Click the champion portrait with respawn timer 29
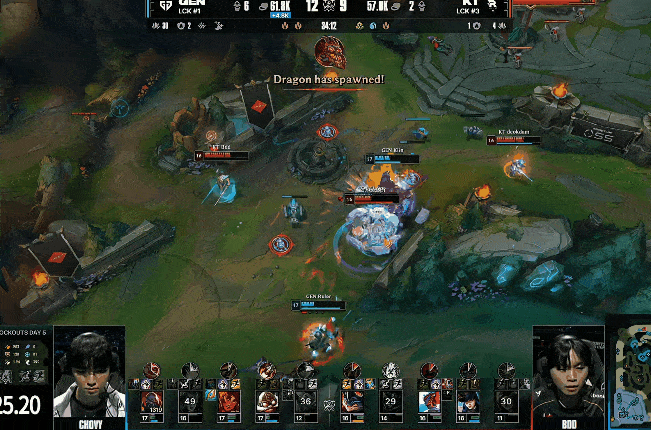The width and height of the screenshot is (651, 430). [392, 401]
